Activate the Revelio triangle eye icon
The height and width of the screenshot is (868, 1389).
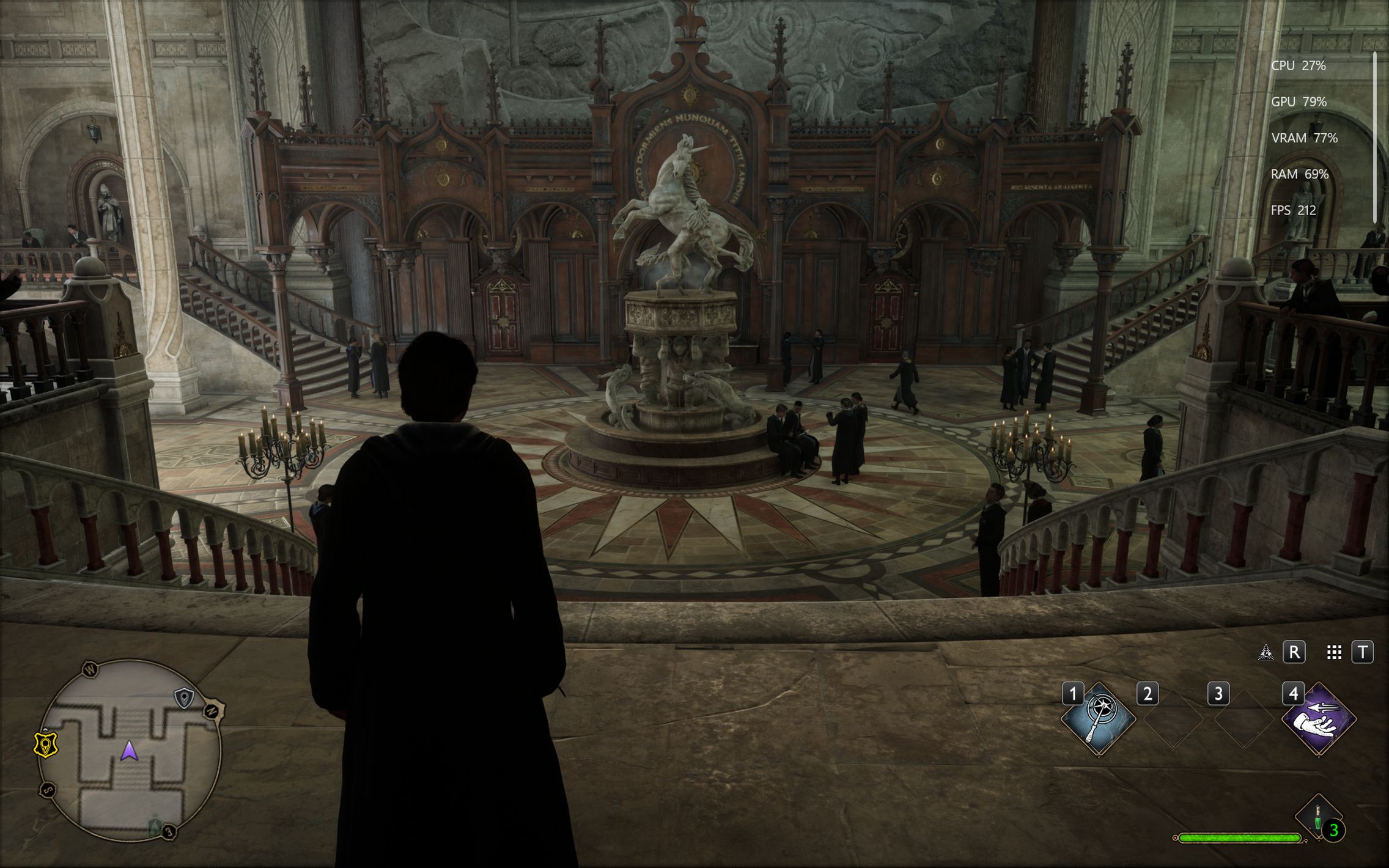pos(1265,653)
